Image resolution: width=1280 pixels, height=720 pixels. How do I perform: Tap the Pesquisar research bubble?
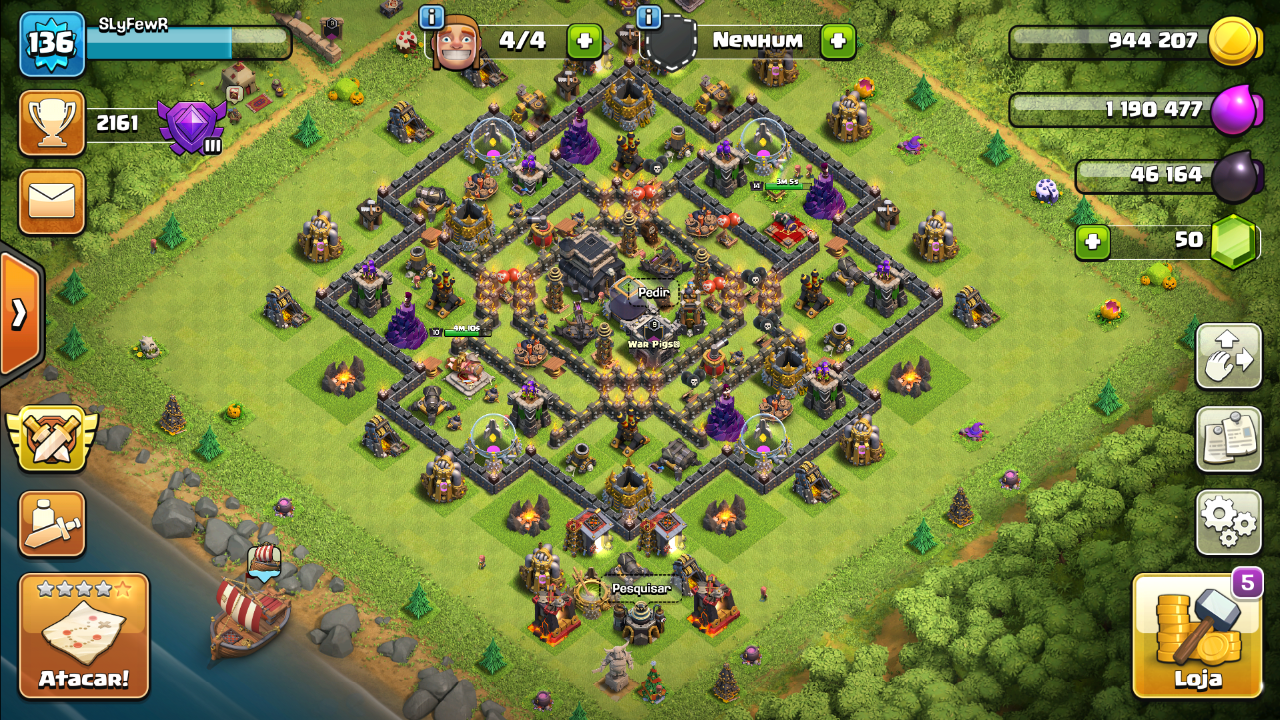click(x=640, y=589)
